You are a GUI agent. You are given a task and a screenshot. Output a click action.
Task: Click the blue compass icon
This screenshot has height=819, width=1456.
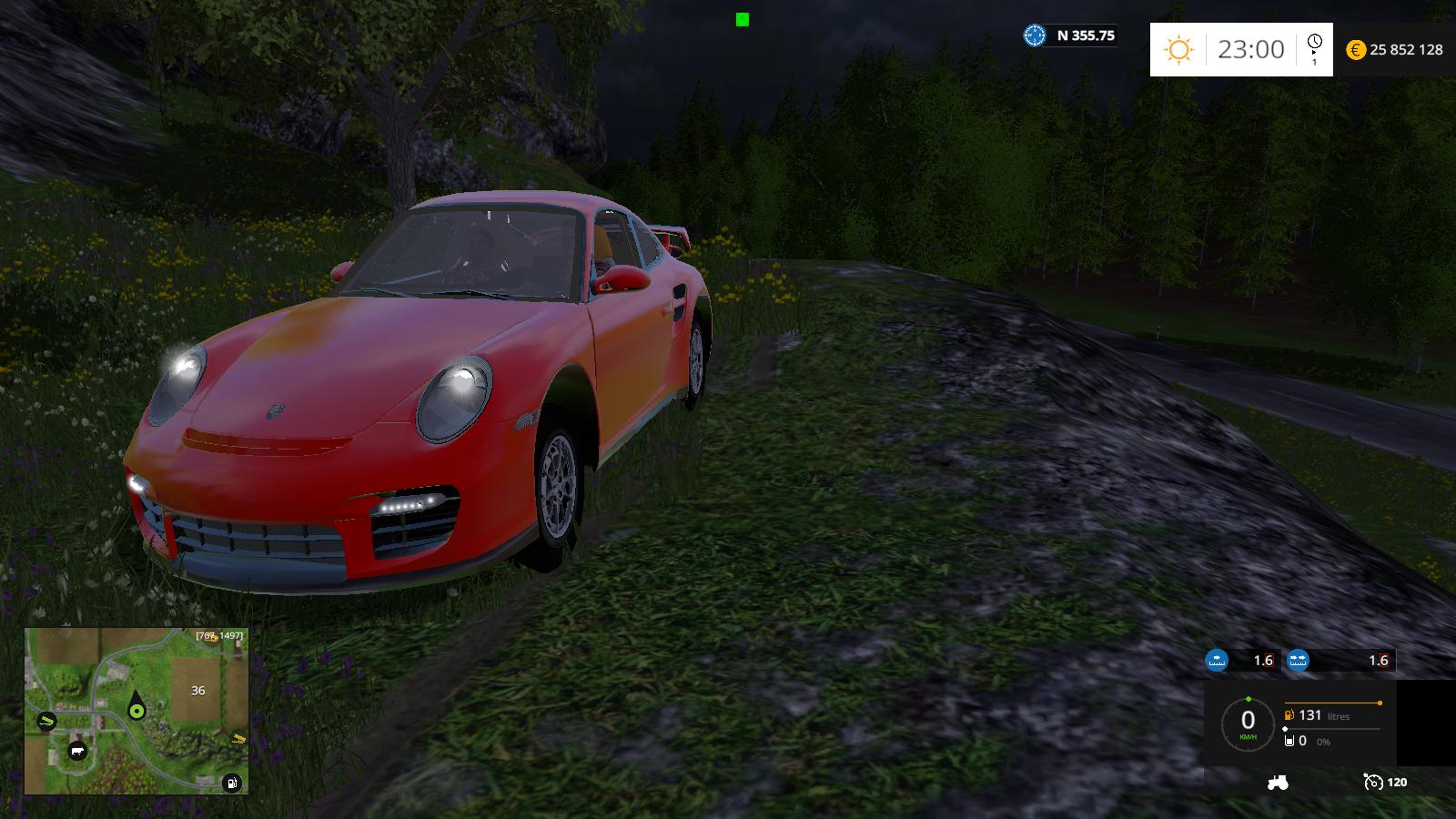(x=1035, y=35)
